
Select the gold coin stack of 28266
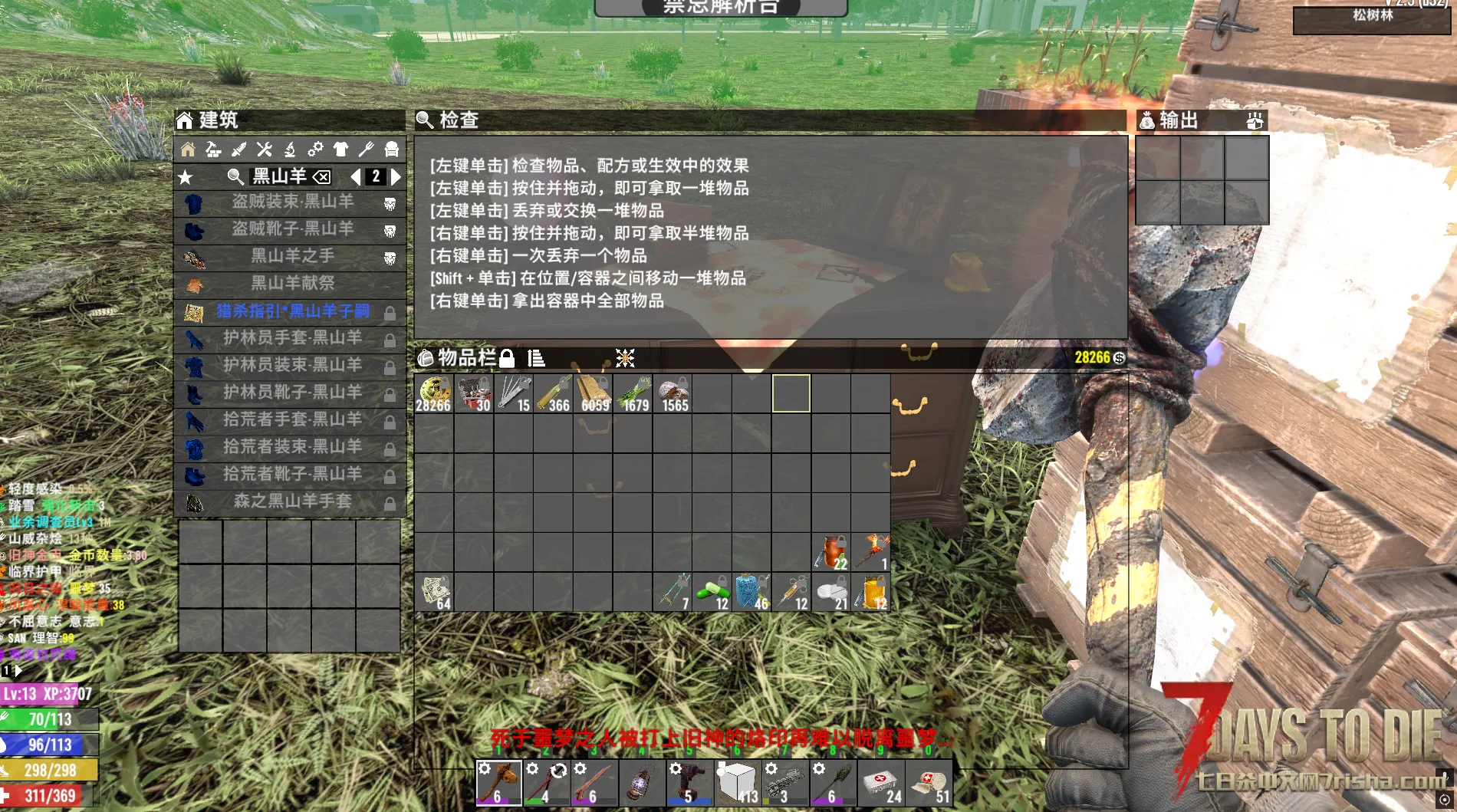tap(434, 394)
